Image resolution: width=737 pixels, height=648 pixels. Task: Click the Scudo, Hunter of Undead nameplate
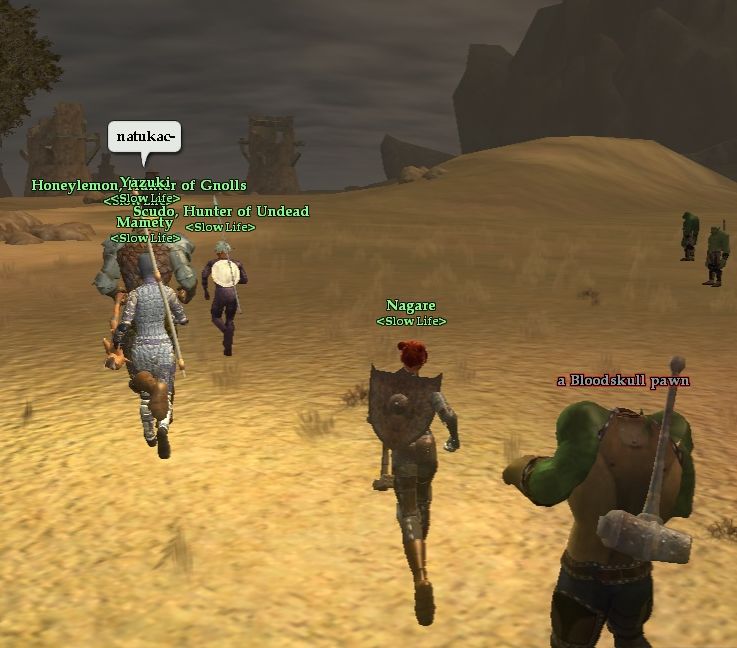221,211
